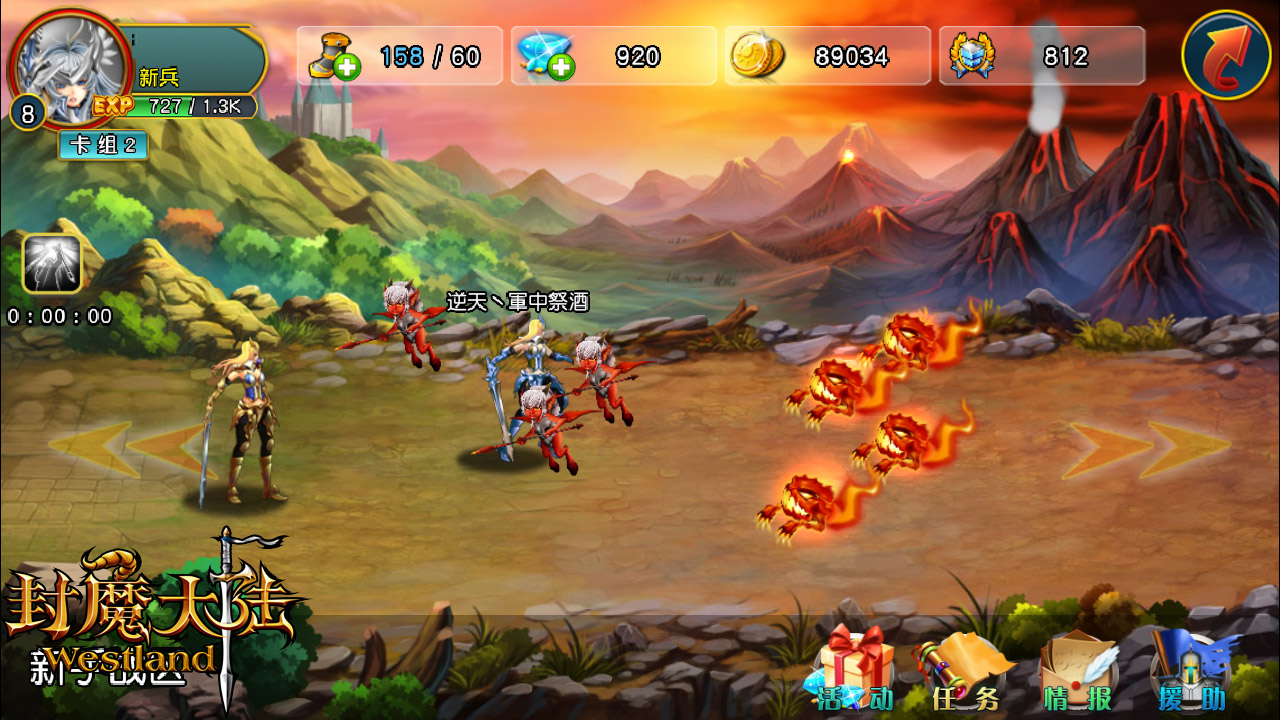Open the 卡组 2 card deck button
1280x720 pixels.
click(x=103, y=145)
